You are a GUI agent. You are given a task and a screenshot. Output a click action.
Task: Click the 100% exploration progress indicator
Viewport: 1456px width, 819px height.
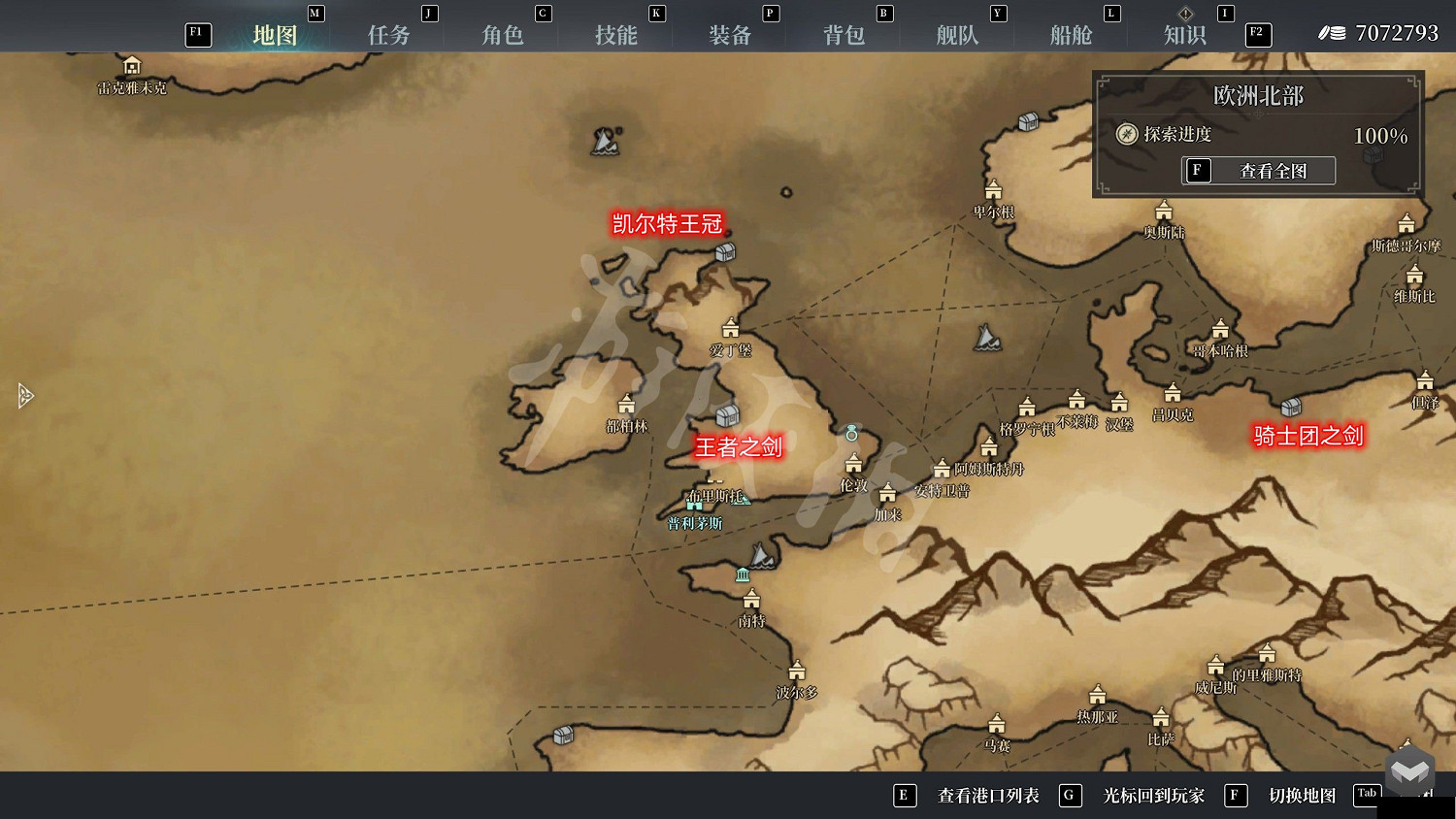coord(1379,135)
